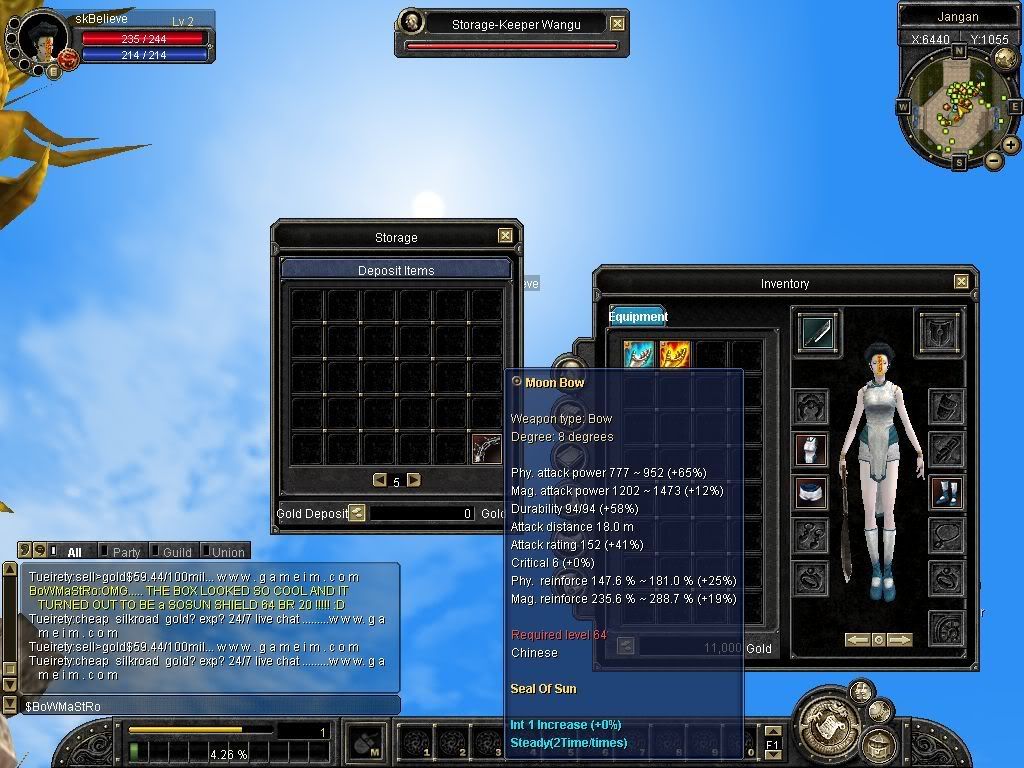Screen dimensions: 1024x768
Task: Go to the previous storage page
Action: [379, 480]
